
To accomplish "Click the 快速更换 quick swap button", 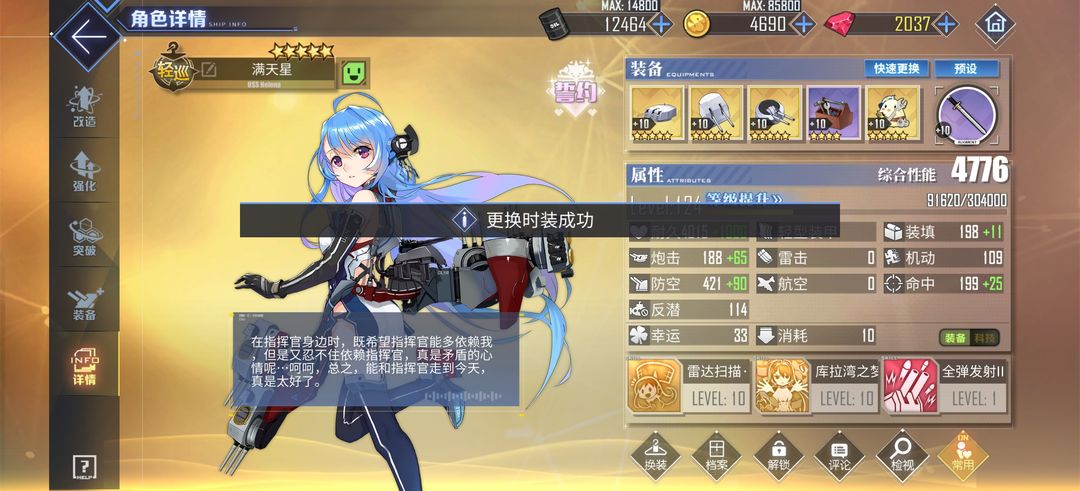I will [897, 69].
